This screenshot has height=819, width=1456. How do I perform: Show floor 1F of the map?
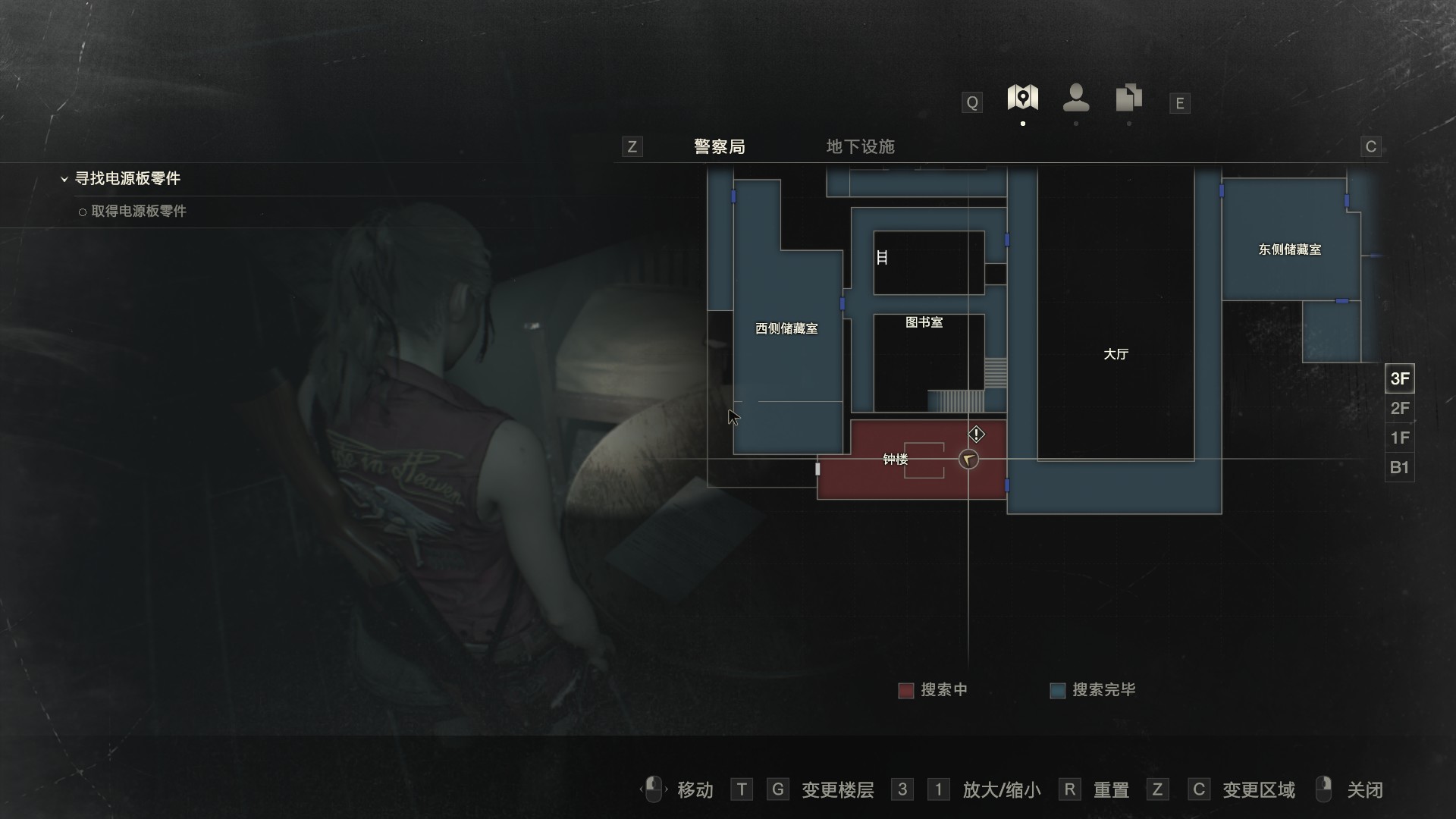pyautogui.click(x=1399, y=438)
